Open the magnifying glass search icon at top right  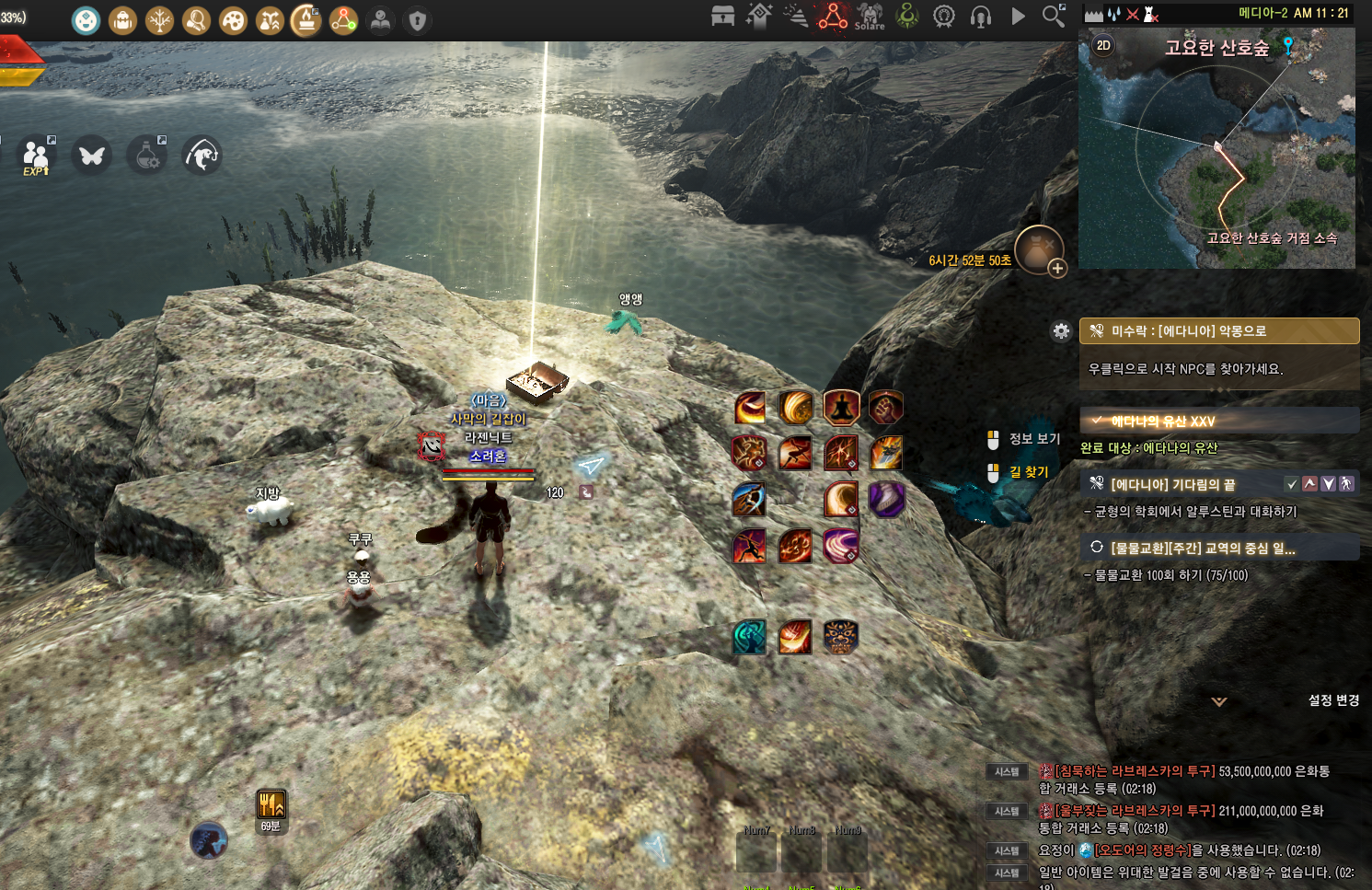pos(1053,16)
